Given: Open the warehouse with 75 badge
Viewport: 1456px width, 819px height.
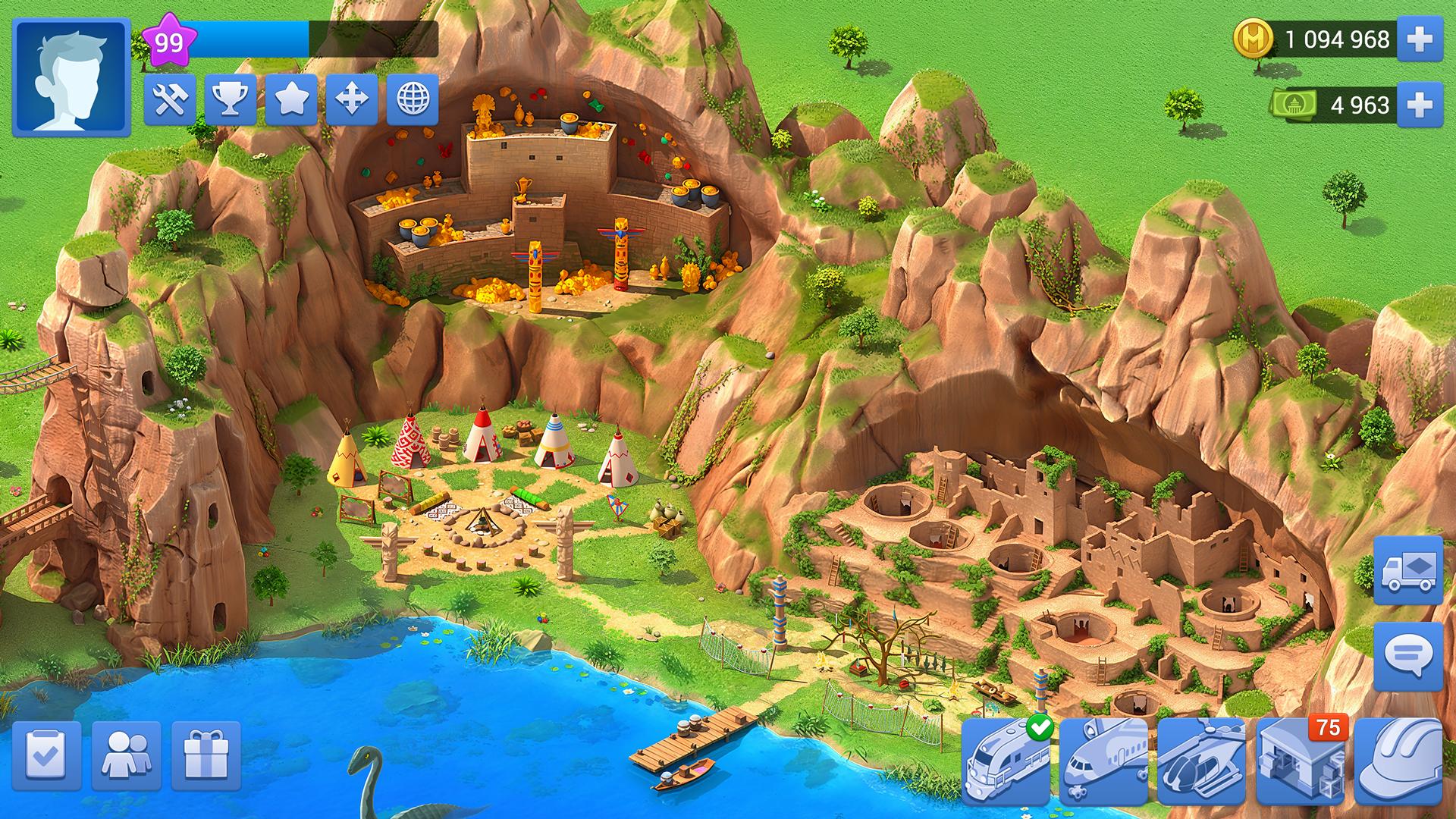Looking at the screenshot, I should tap(1300, 761).
